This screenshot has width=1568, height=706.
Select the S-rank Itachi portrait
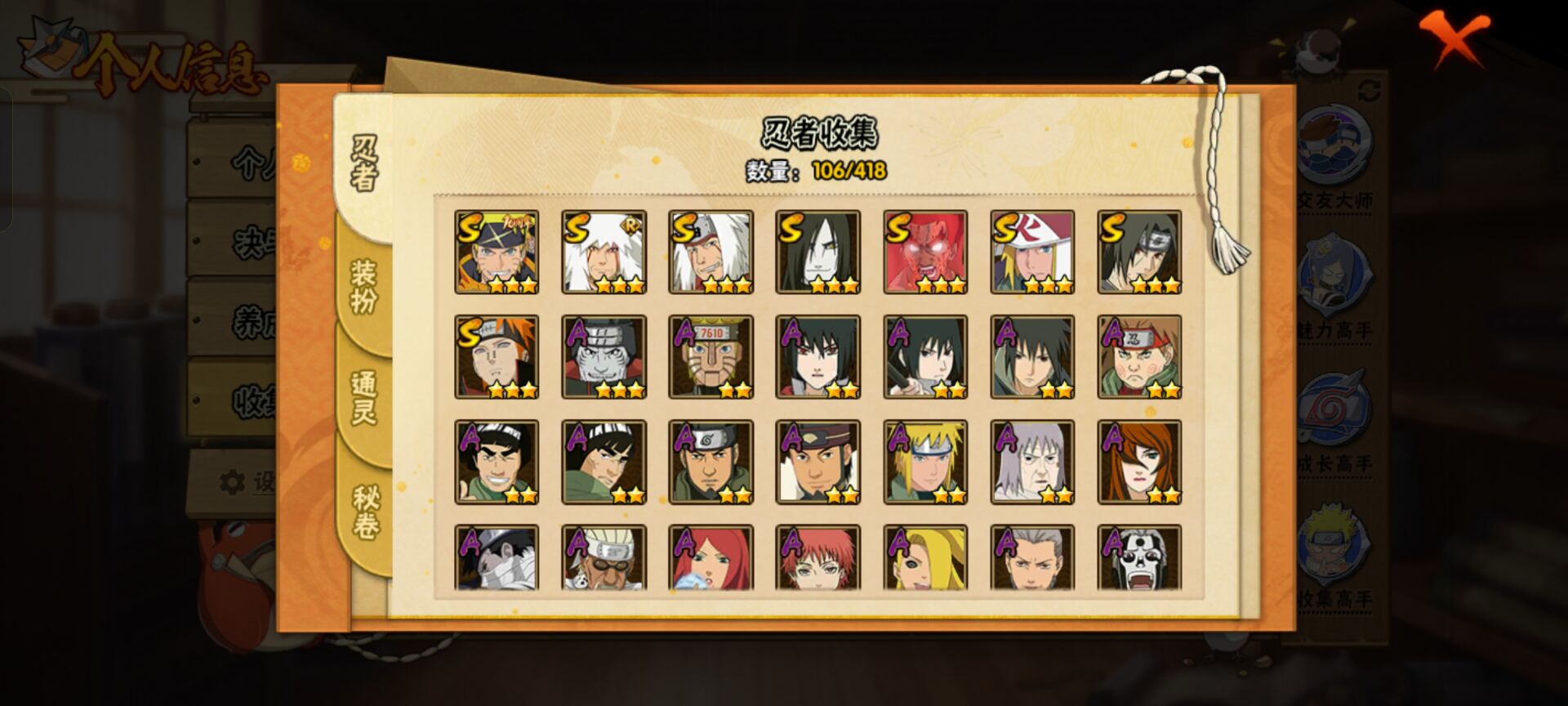[x=1139, y=252]
